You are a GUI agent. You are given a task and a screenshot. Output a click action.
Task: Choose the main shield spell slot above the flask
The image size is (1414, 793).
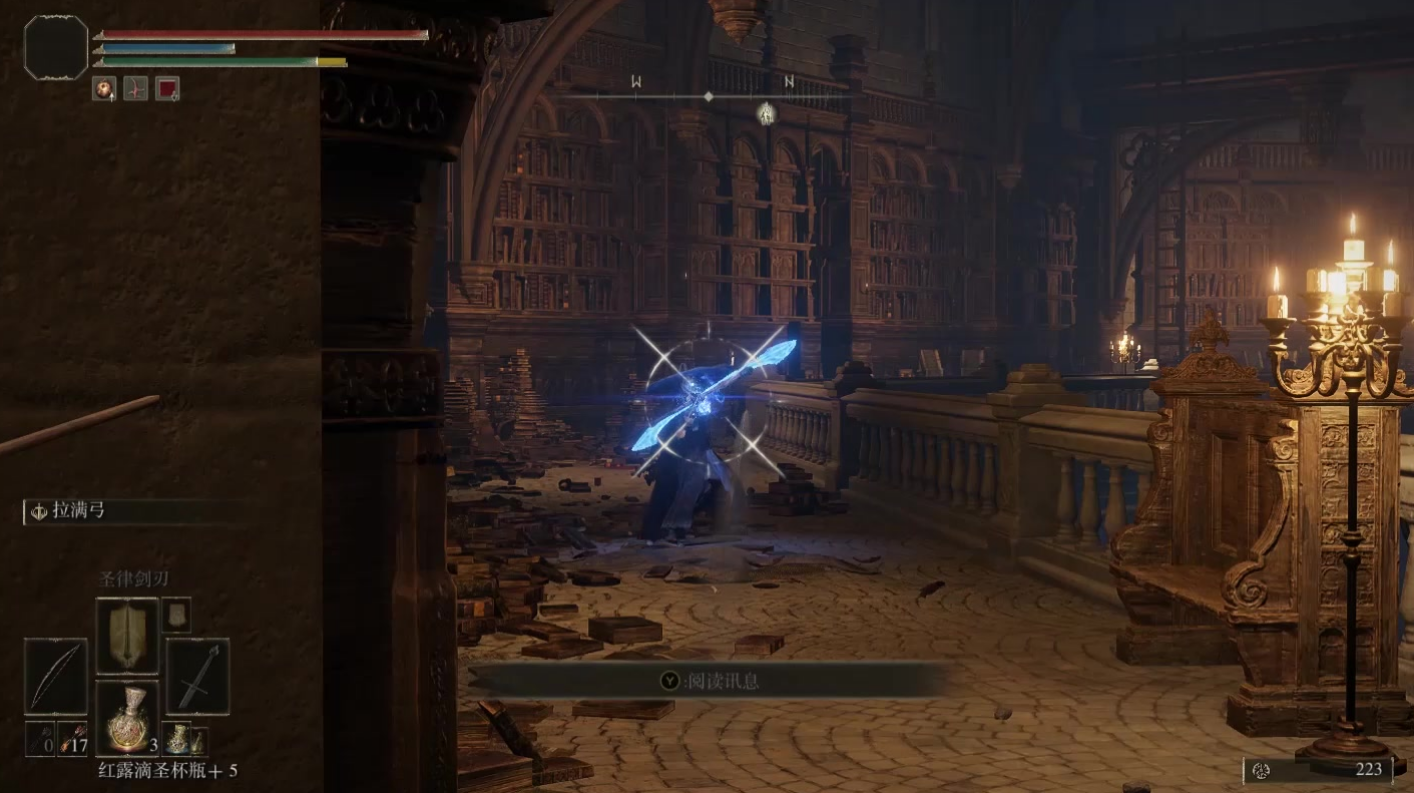pyautogui.click(x=126, y=636)
